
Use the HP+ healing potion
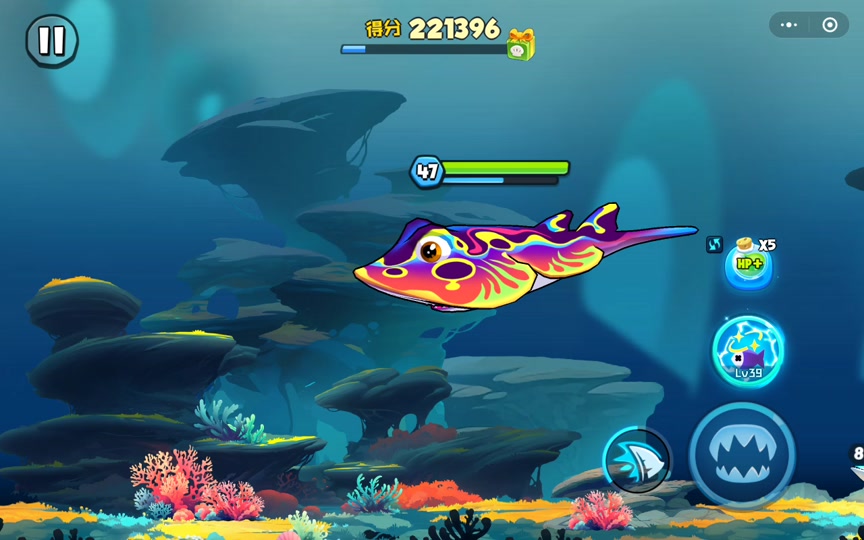click(748, 266)
